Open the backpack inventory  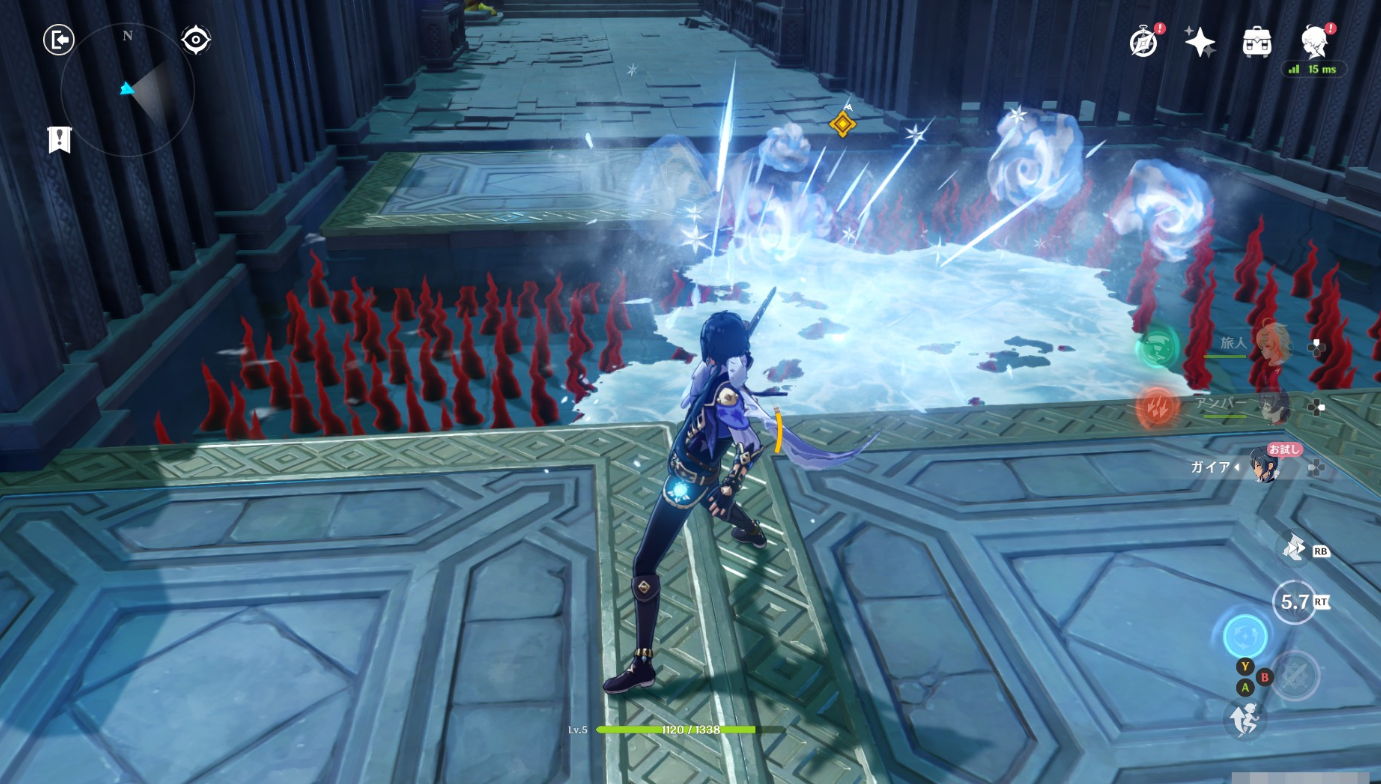(1256, 42)
